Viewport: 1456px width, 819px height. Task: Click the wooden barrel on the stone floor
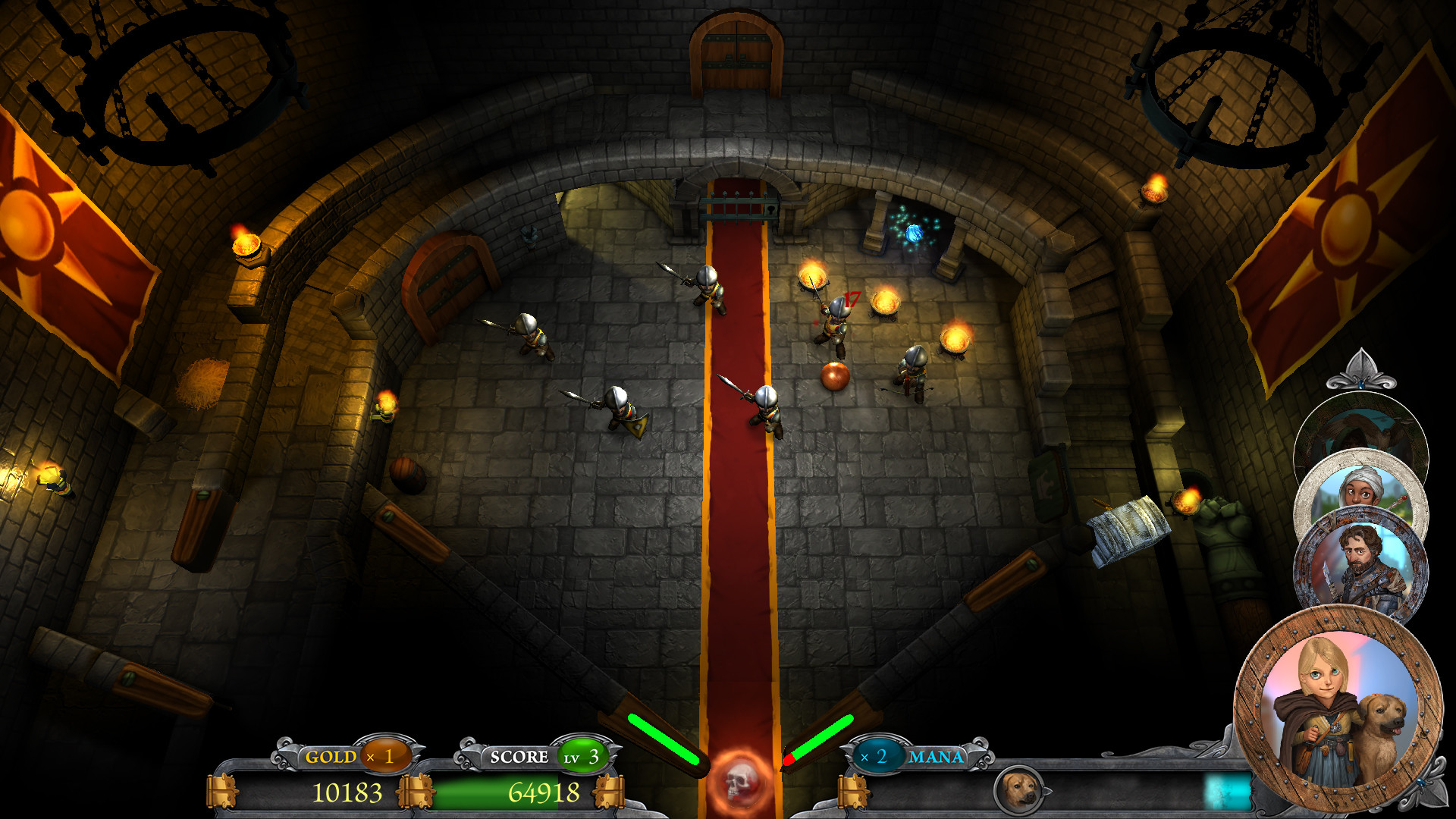407,474
